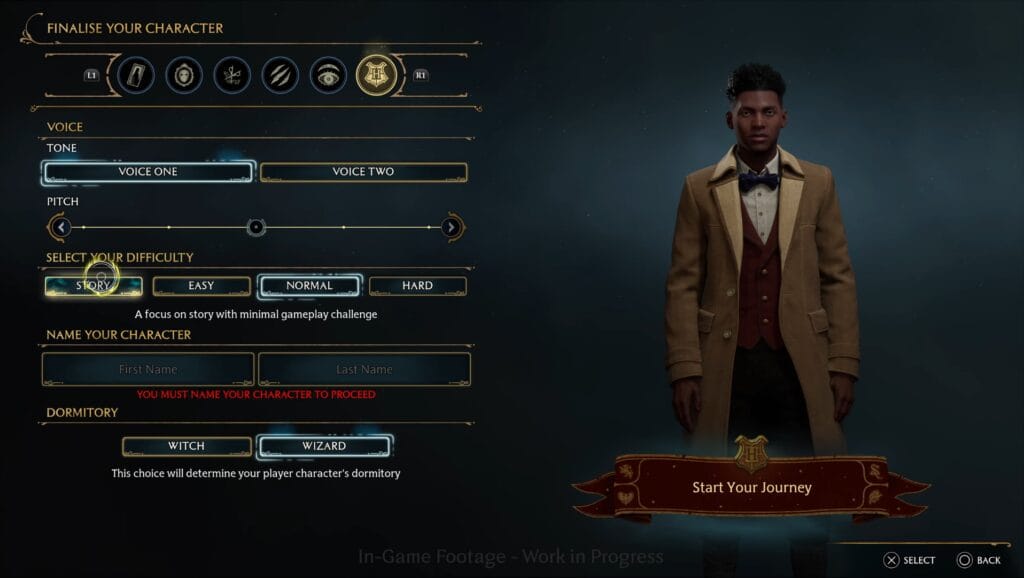
Task: Select Easy difficulty
Action: click(x=201, y=286)
